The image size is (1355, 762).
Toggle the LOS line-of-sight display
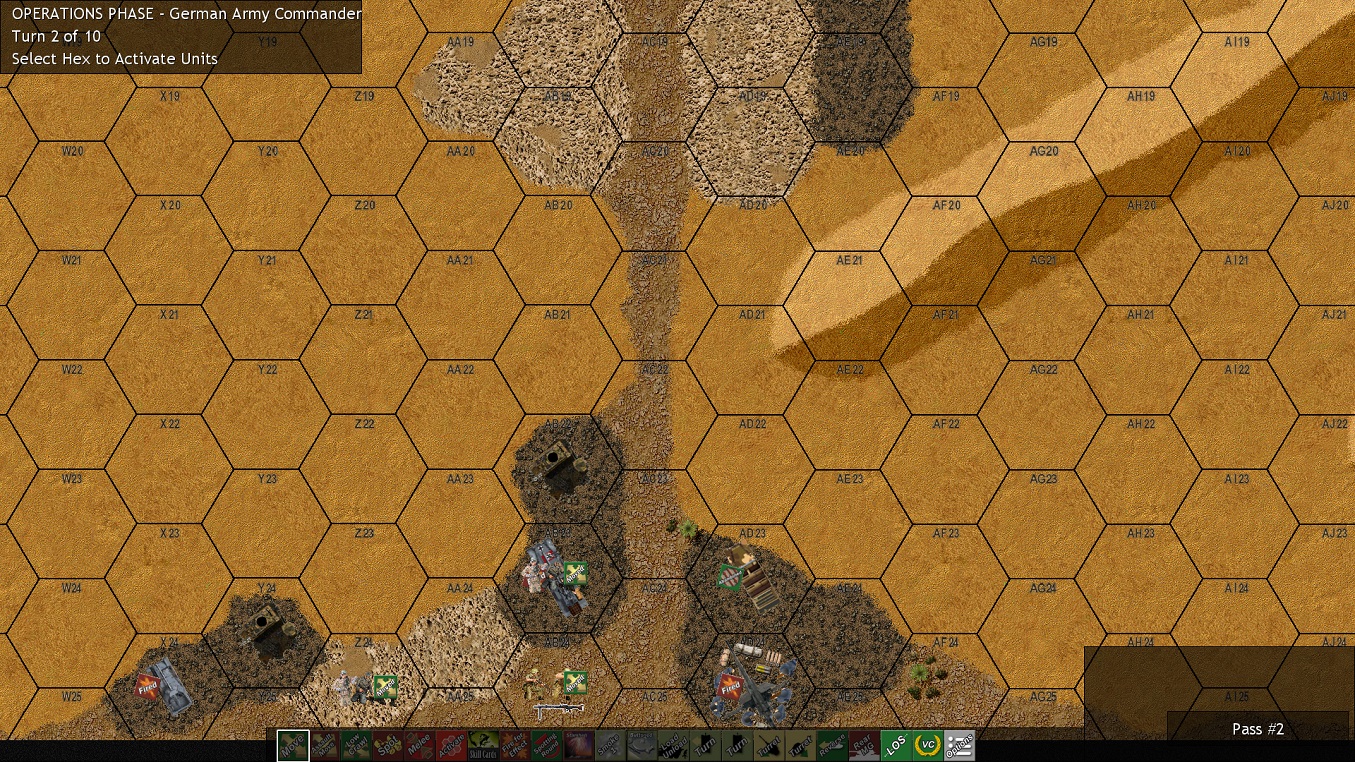pyautogui.click(x=894, y=745)
